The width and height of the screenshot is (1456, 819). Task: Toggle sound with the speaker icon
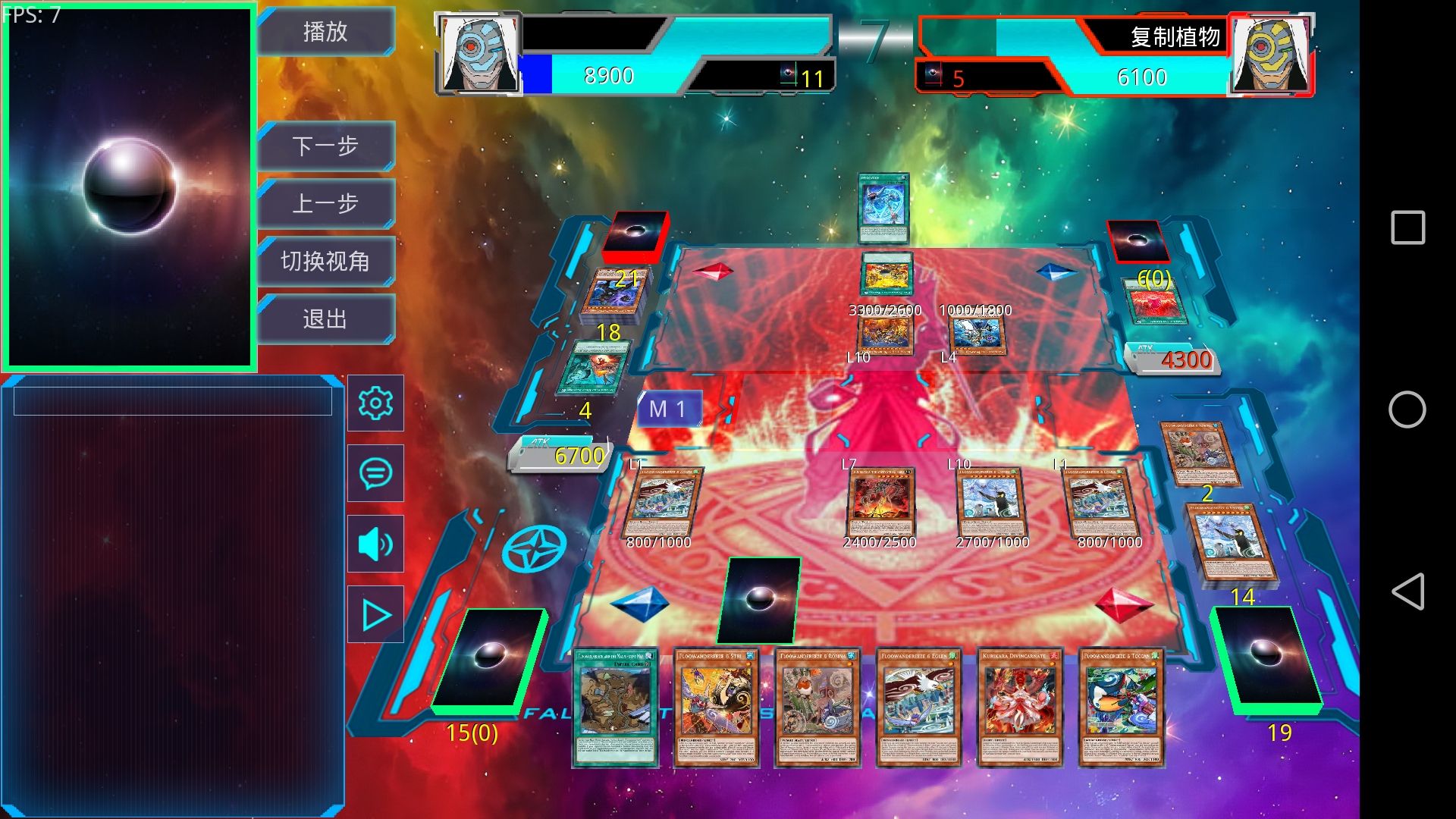tap(375, 544)
